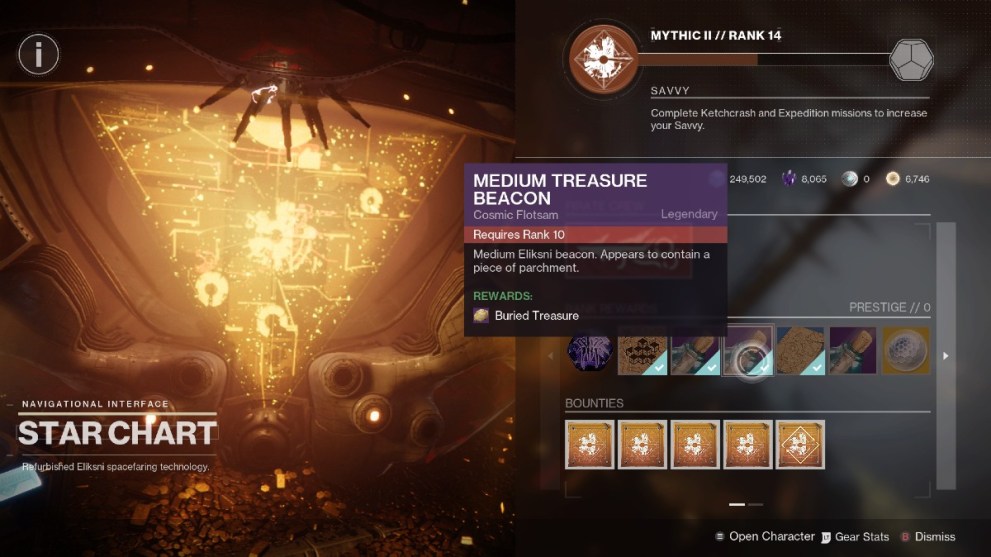Pick the claimed plain parchment reward
The image size is (991, 557).
(x=800, y=352)
